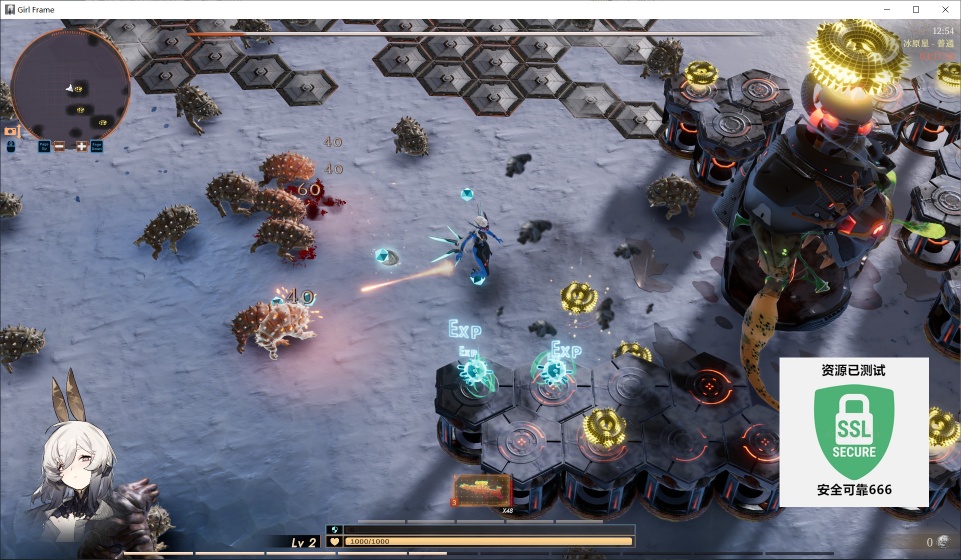Select the equipped rifle weapon slot

coord(482,490)
